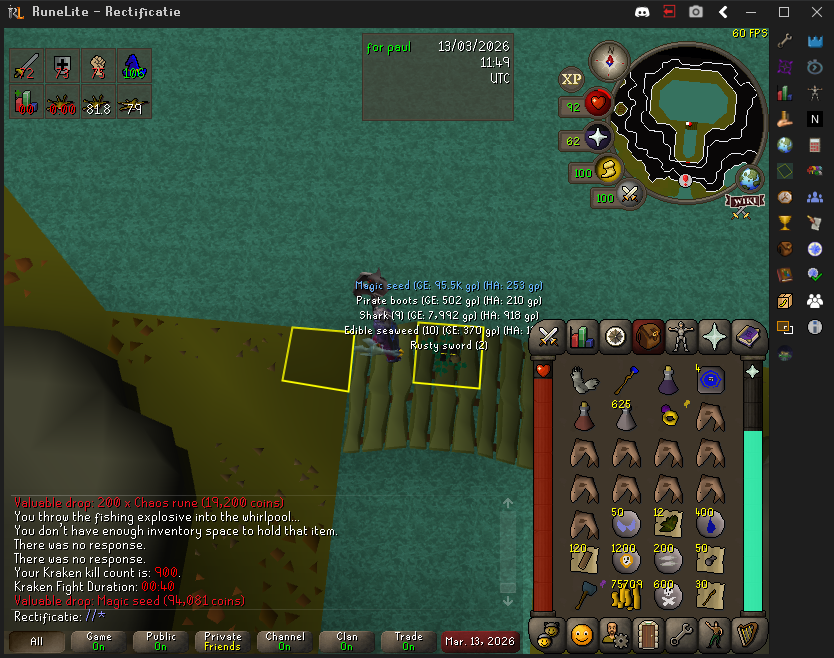Viewport: 834px width, 658px height.
Task: Open the Logout door tab
Action: (x=648, y=634)
